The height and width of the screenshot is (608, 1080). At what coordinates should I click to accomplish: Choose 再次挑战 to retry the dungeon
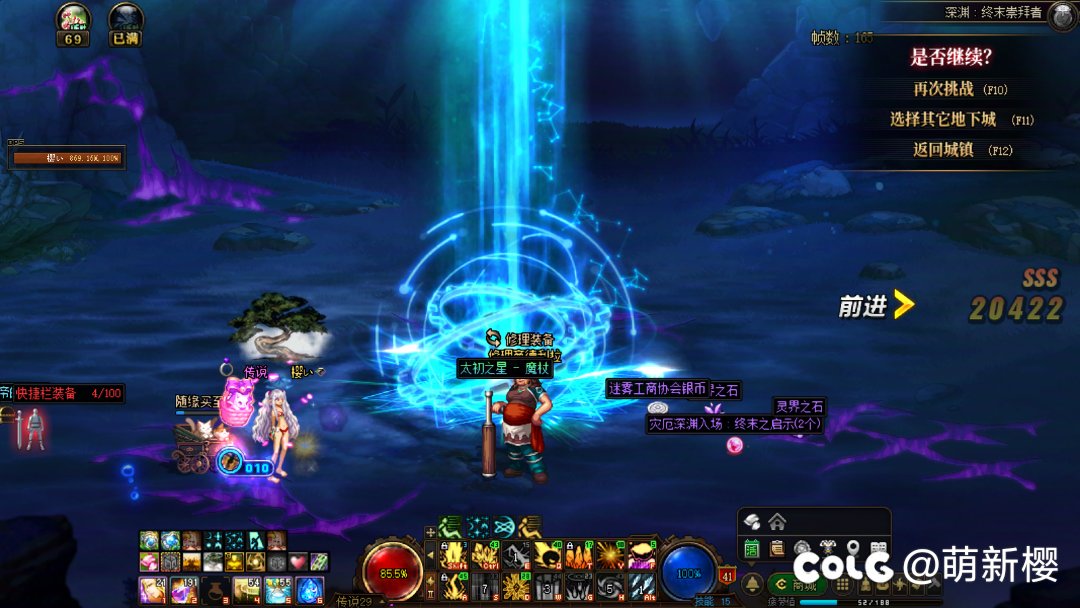pos(950,89)
